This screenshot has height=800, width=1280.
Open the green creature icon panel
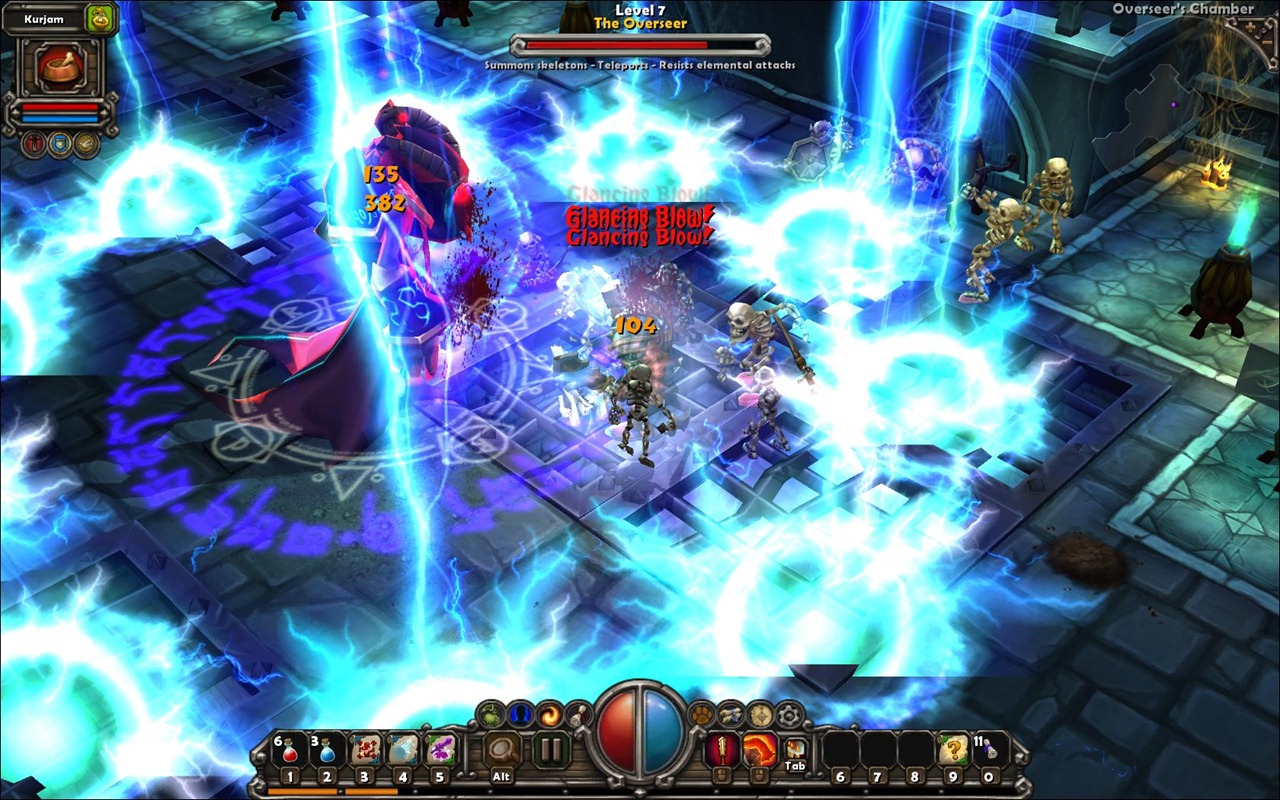(x=491, y=714)
